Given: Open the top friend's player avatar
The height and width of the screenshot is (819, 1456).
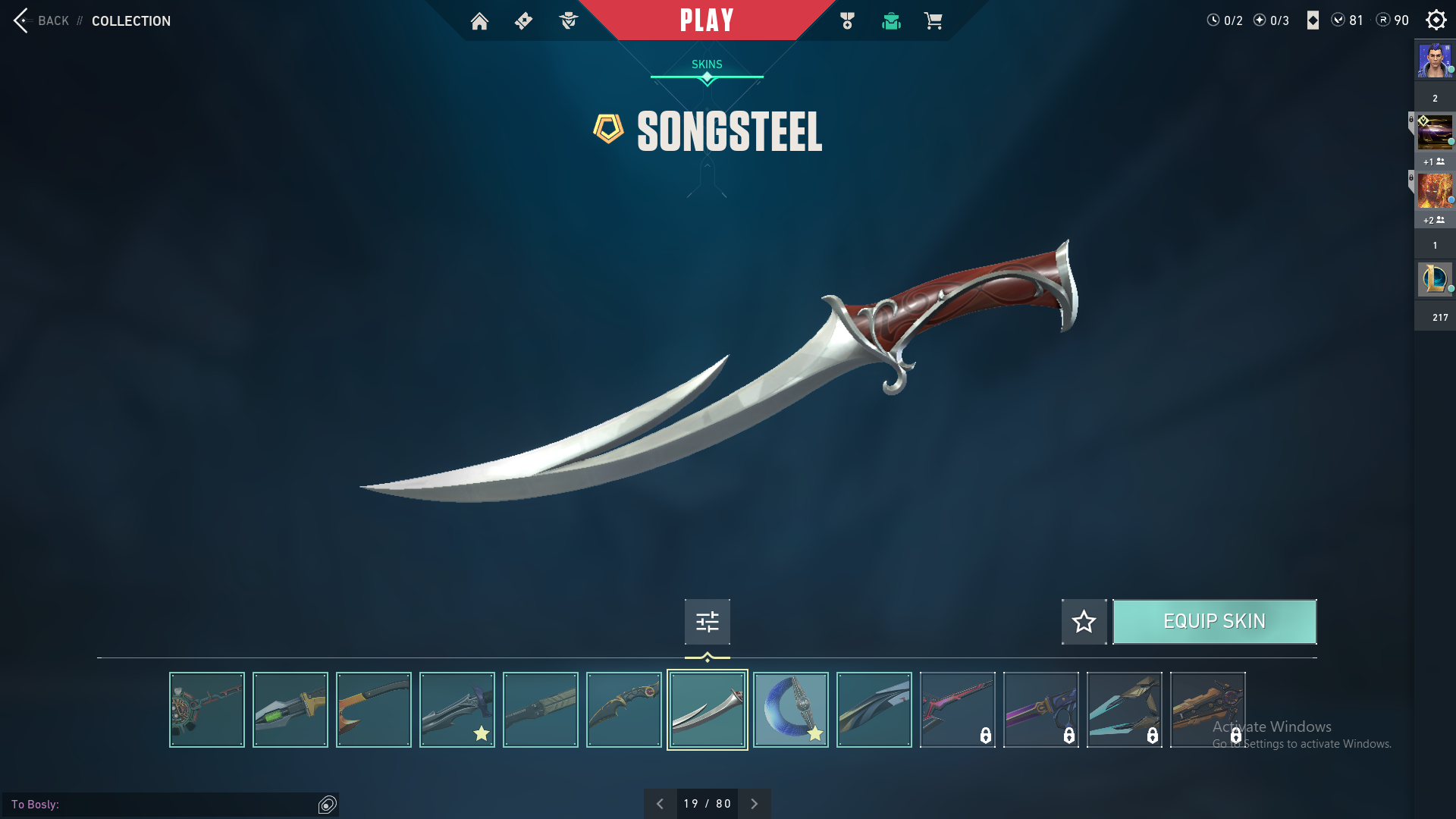Looking at the screenshot, I should [1435, 61].
